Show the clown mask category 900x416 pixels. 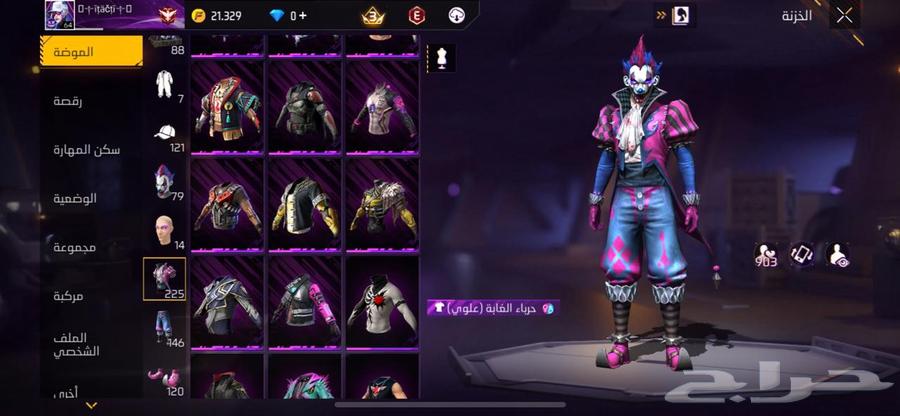click(165, 180)
